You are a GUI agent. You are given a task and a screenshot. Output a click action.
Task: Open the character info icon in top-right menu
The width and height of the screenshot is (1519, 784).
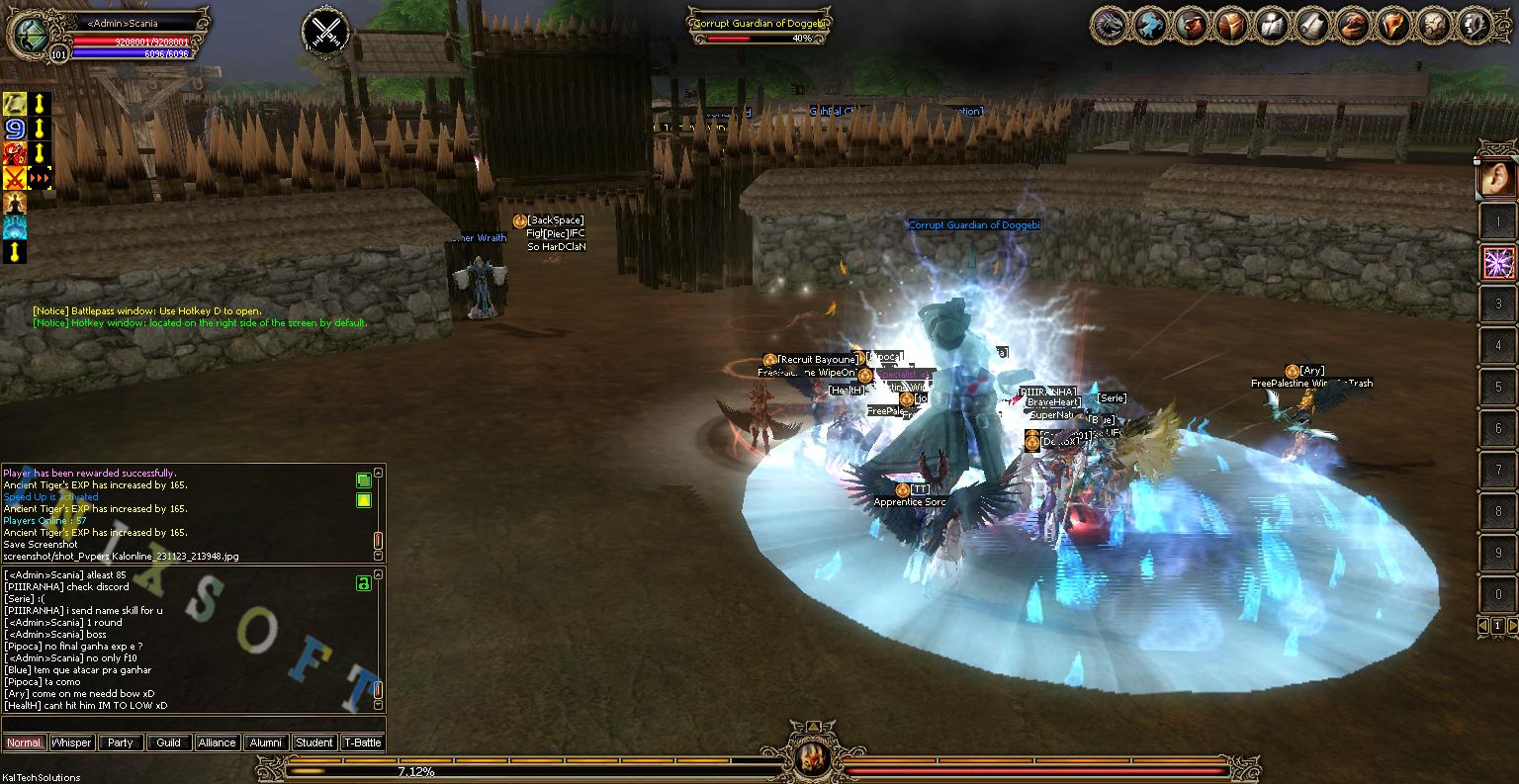[1189, 25]
